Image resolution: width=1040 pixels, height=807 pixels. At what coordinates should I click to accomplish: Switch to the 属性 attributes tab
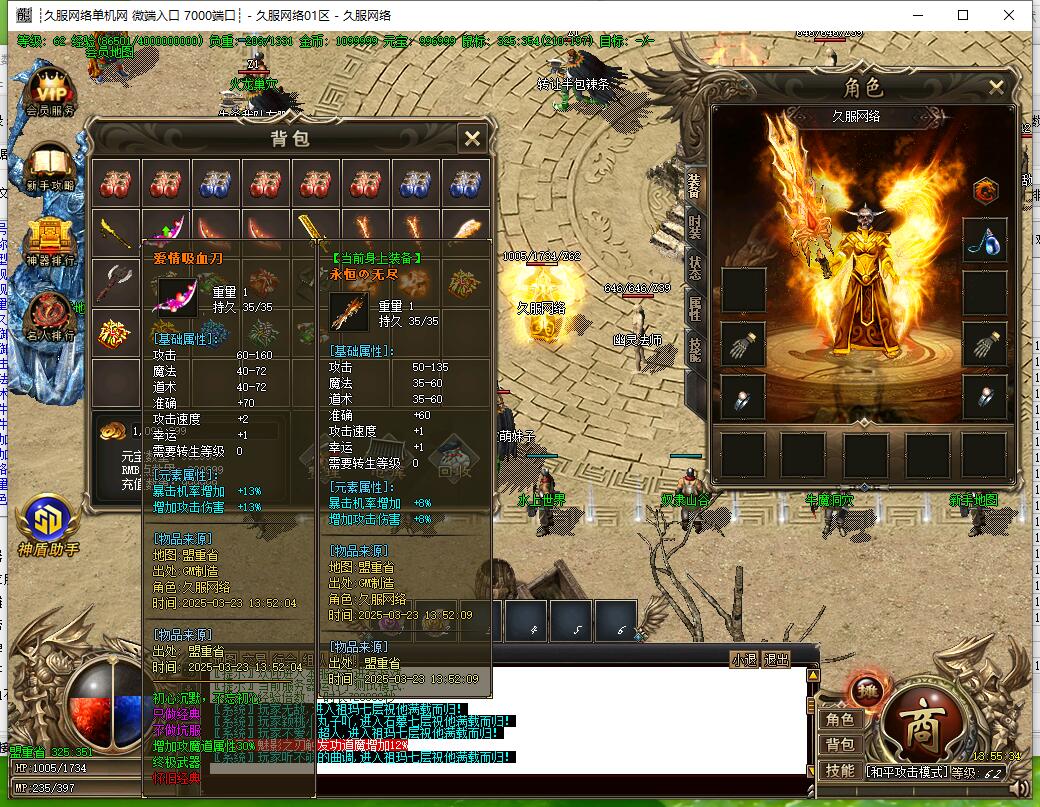695,309
